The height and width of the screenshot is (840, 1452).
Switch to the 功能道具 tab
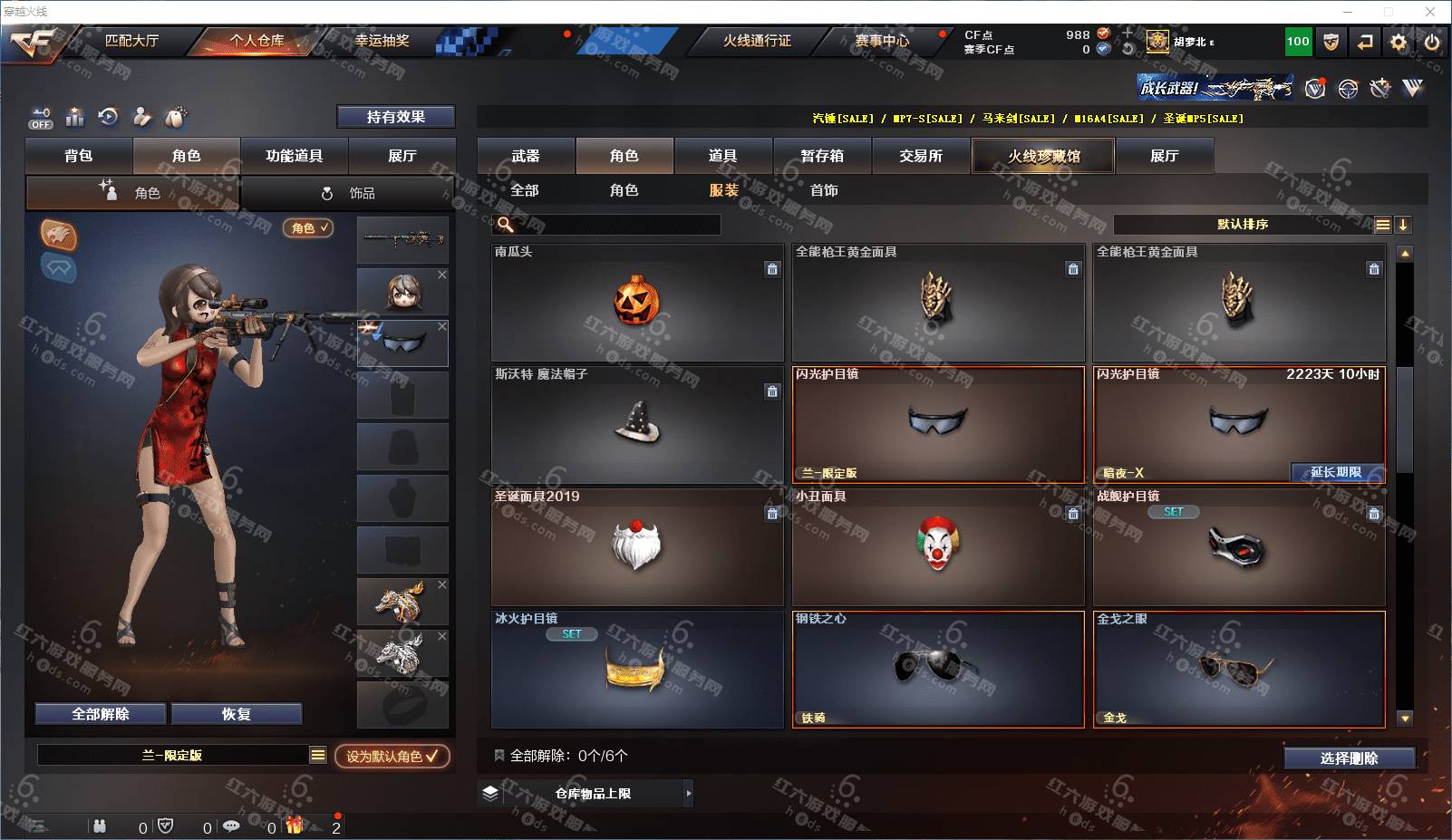(294, 156)
